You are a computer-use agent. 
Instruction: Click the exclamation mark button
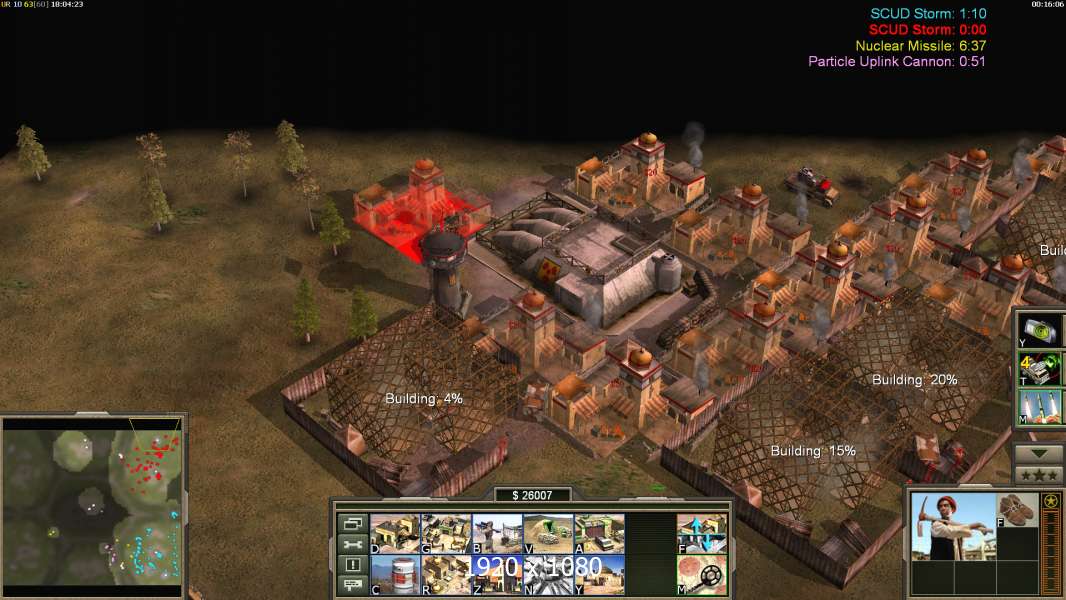(352, 565)
